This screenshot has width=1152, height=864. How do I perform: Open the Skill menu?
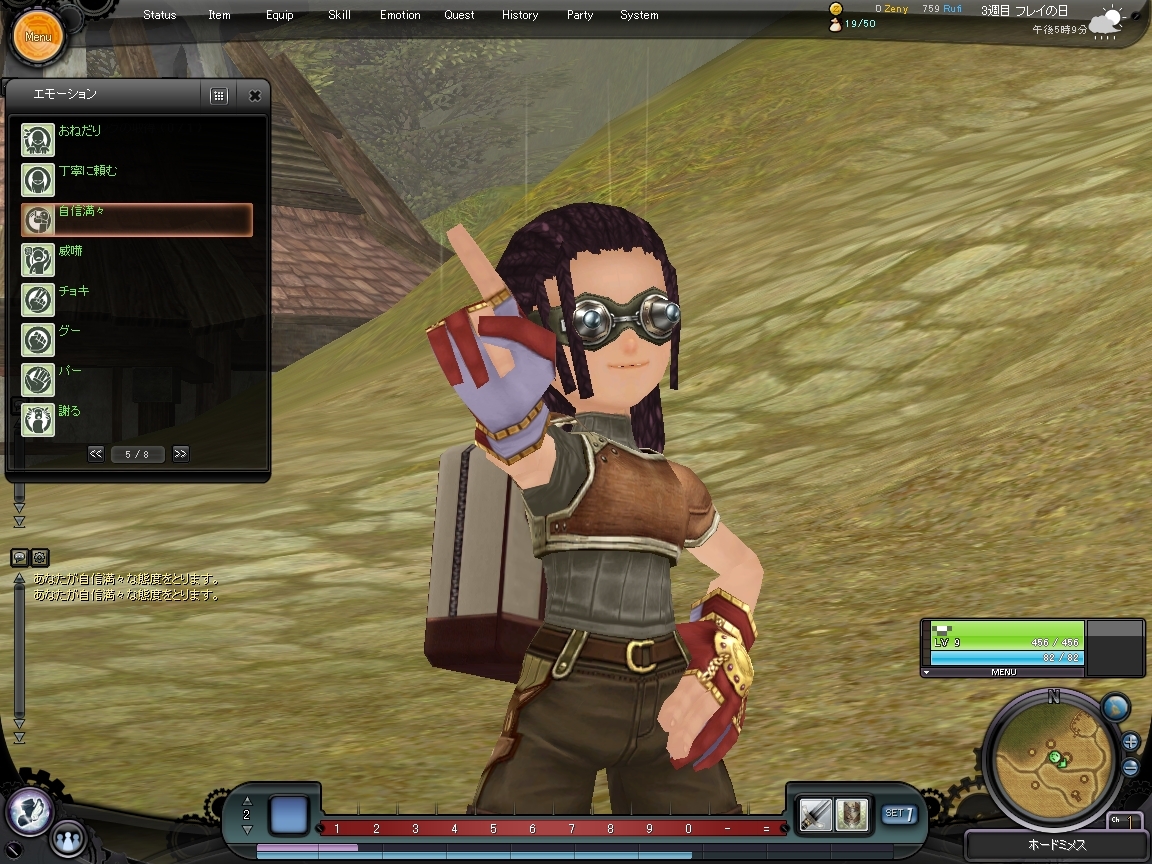(339, 15)
